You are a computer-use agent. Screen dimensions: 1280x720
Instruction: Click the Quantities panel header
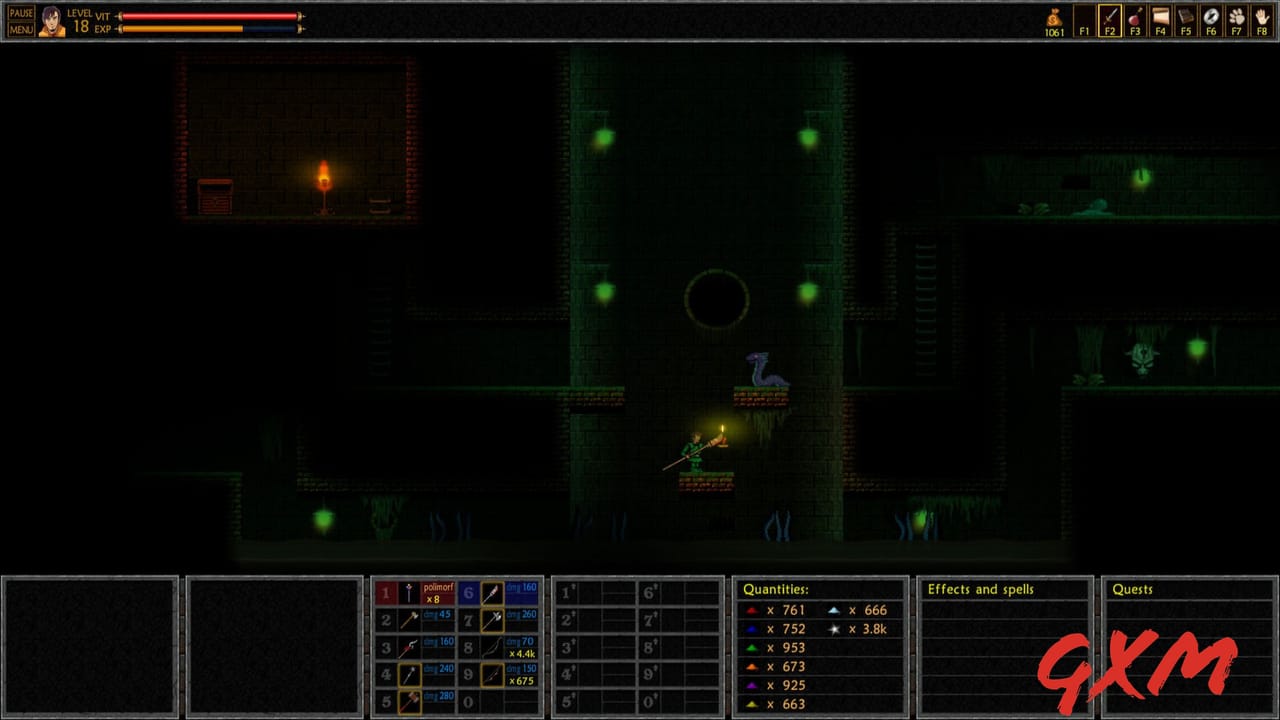(x=778, y=589)
